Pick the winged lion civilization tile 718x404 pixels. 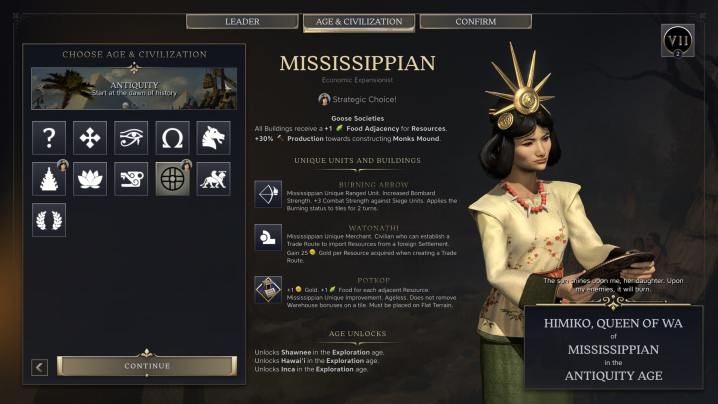coord(214,179)
